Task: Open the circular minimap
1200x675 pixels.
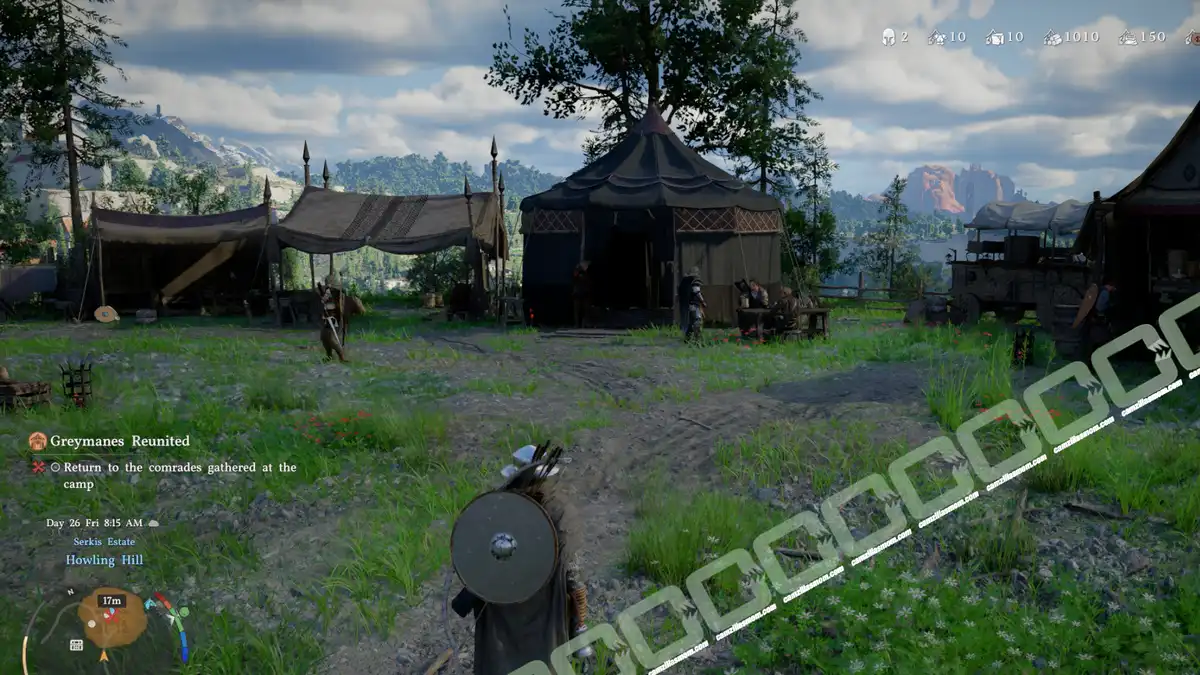Action: click(112, 620)
